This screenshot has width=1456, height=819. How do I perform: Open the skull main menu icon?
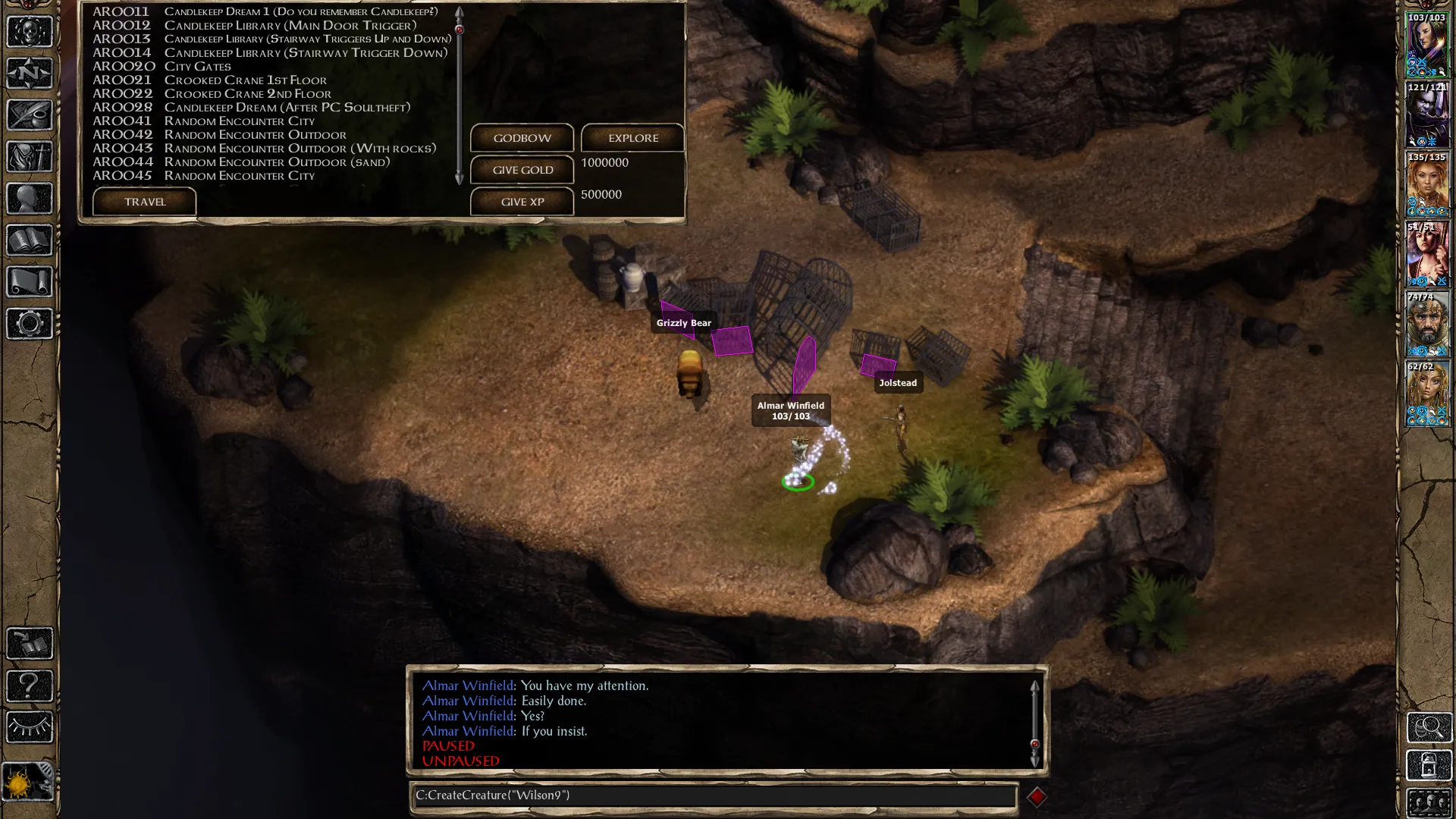[30, 32]
